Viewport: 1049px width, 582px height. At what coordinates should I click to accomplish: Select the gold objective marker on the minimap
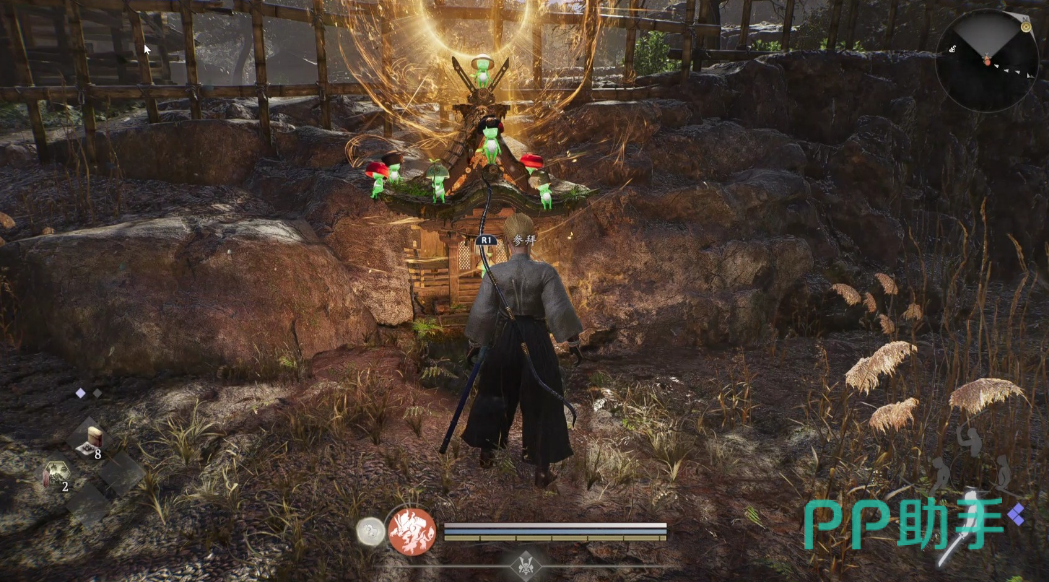[1026, 26]
